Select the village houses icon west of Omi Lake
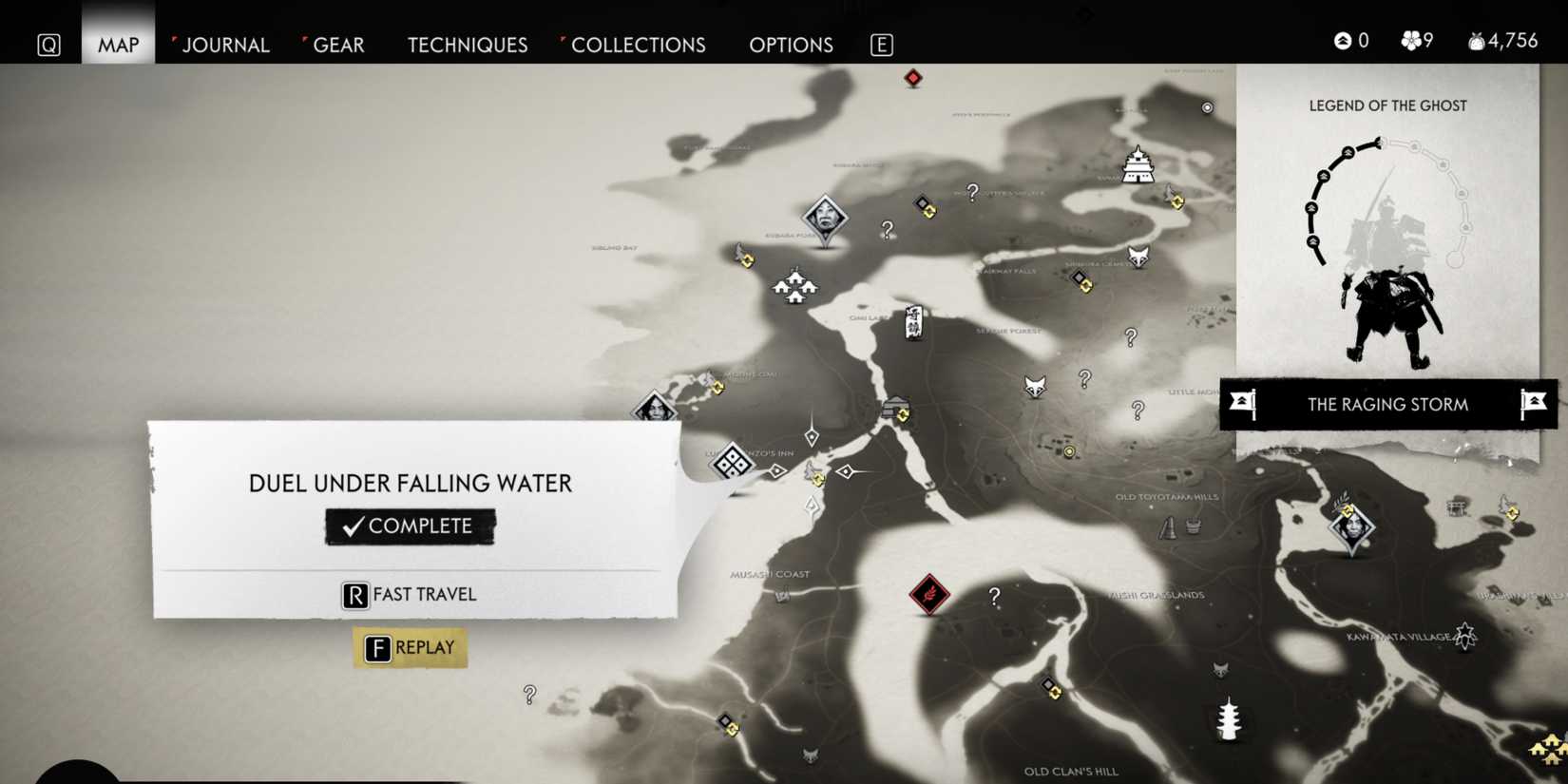Image resolution: width=1568 pixels, height=784 pixels. pos(794,285)
